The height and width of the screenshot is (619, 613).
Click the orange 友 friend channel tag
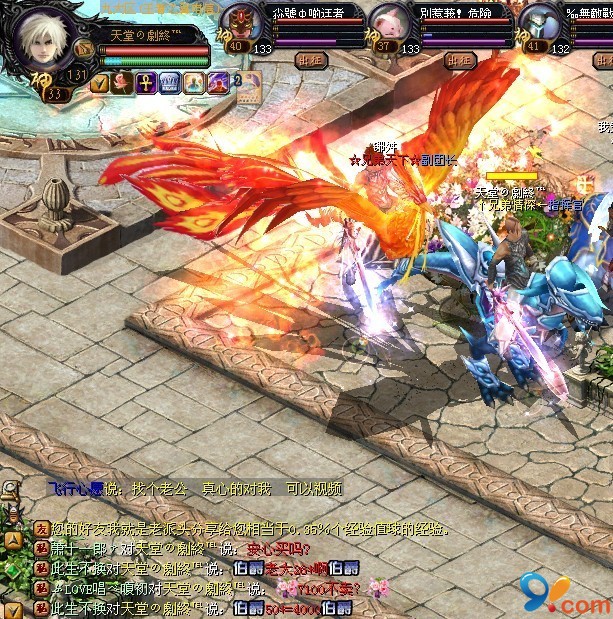(x=41, y=529)
